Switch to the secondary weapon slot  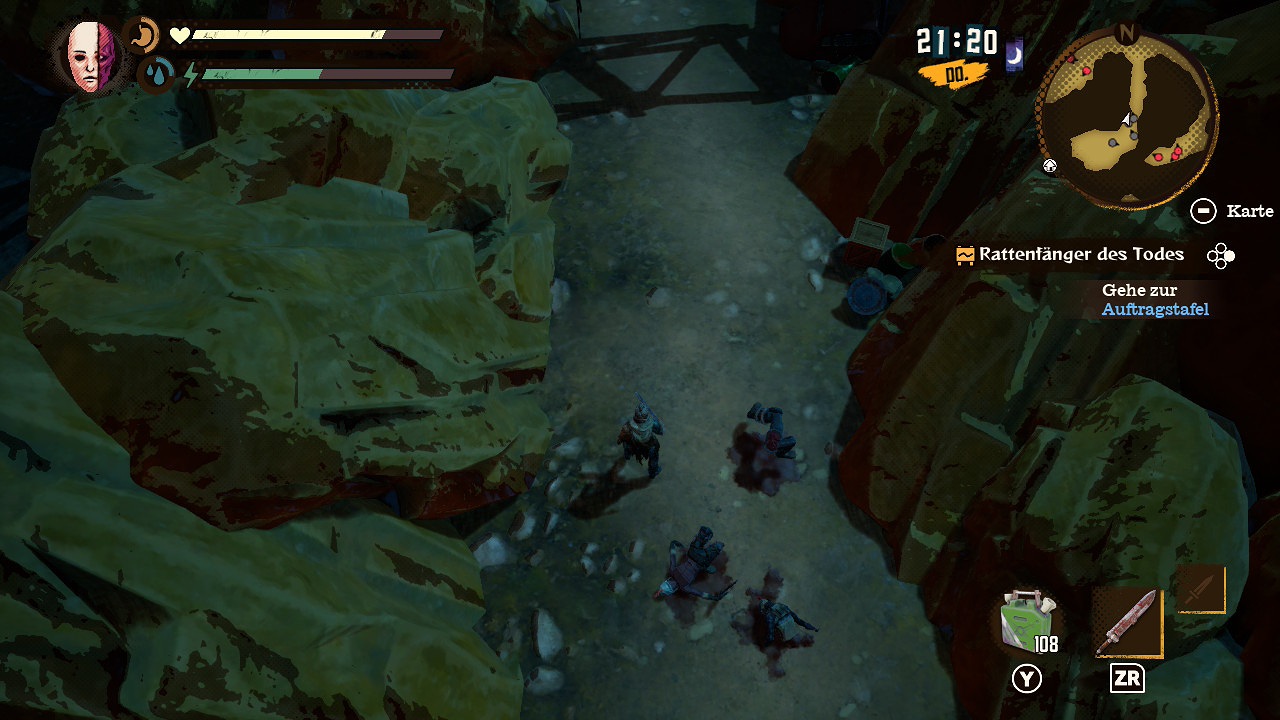click(x=1200, y=589)
